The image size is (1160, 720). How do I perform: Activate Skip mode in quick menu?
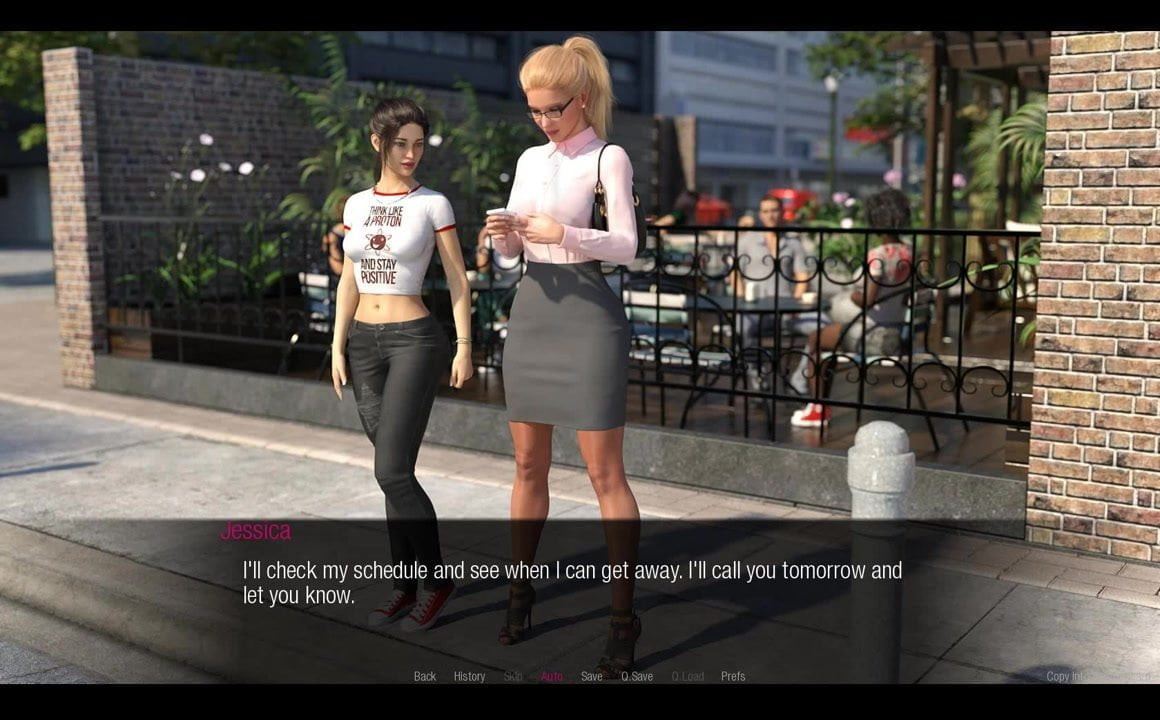click(x=513, y=677)
